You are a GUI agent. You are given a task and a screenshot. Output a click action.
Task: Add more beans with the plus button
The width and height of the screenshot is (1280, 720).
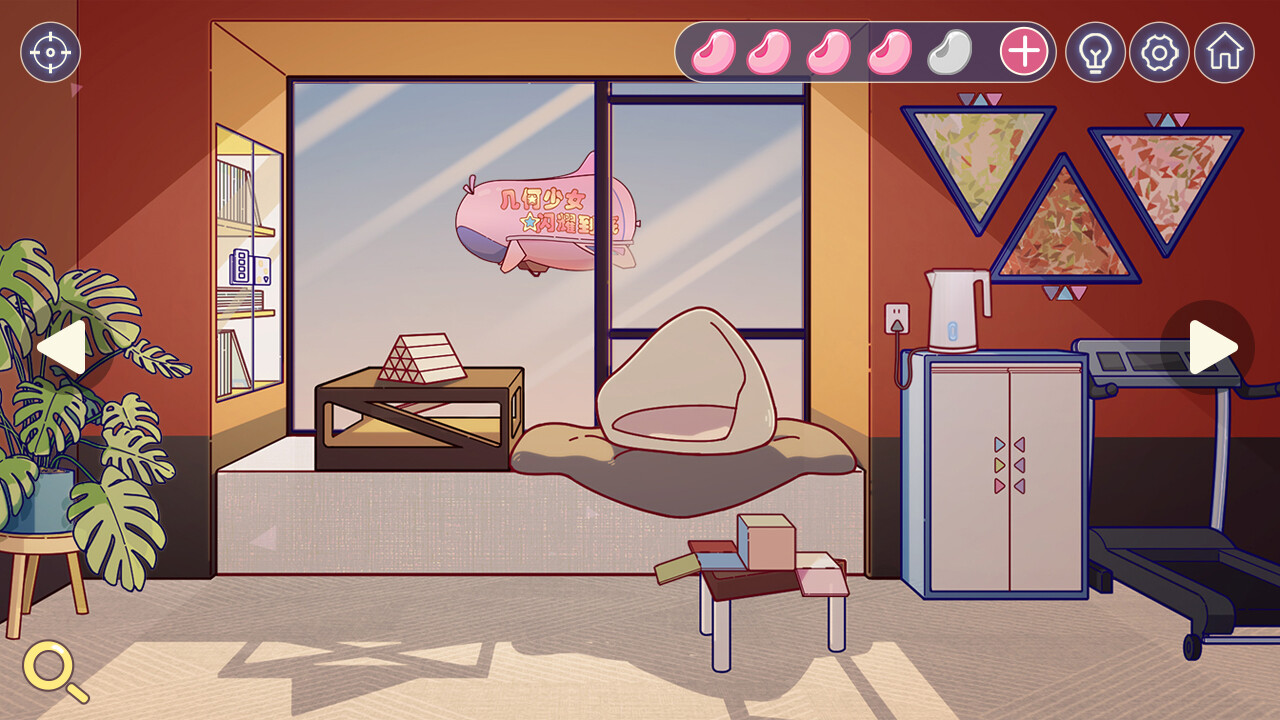(1024, 52)
